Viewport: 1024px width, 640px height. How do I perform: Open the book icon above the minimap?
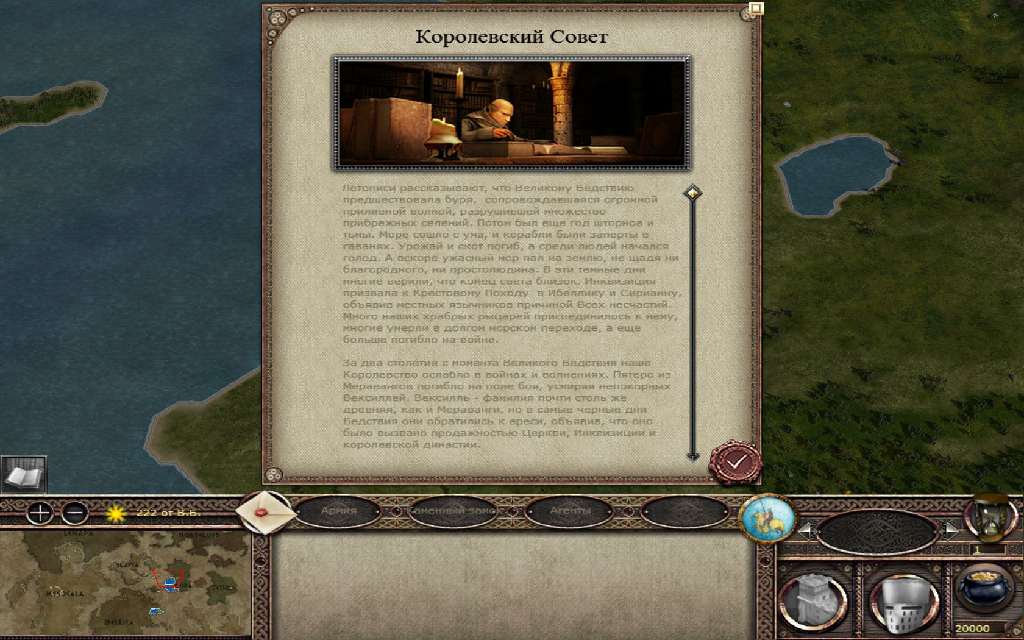(x=20, y=475)
